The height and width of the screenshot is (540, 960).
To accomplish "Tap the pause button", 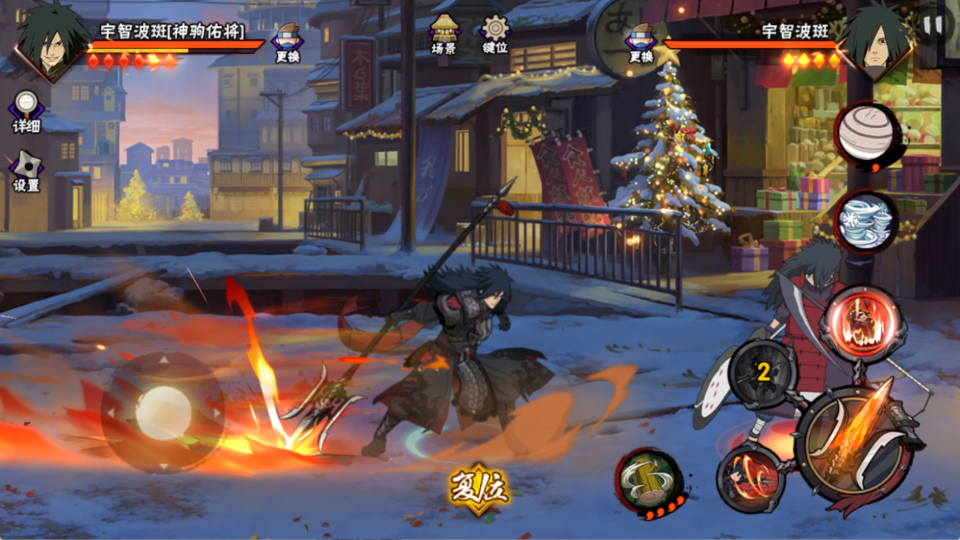I will (932, 26).
